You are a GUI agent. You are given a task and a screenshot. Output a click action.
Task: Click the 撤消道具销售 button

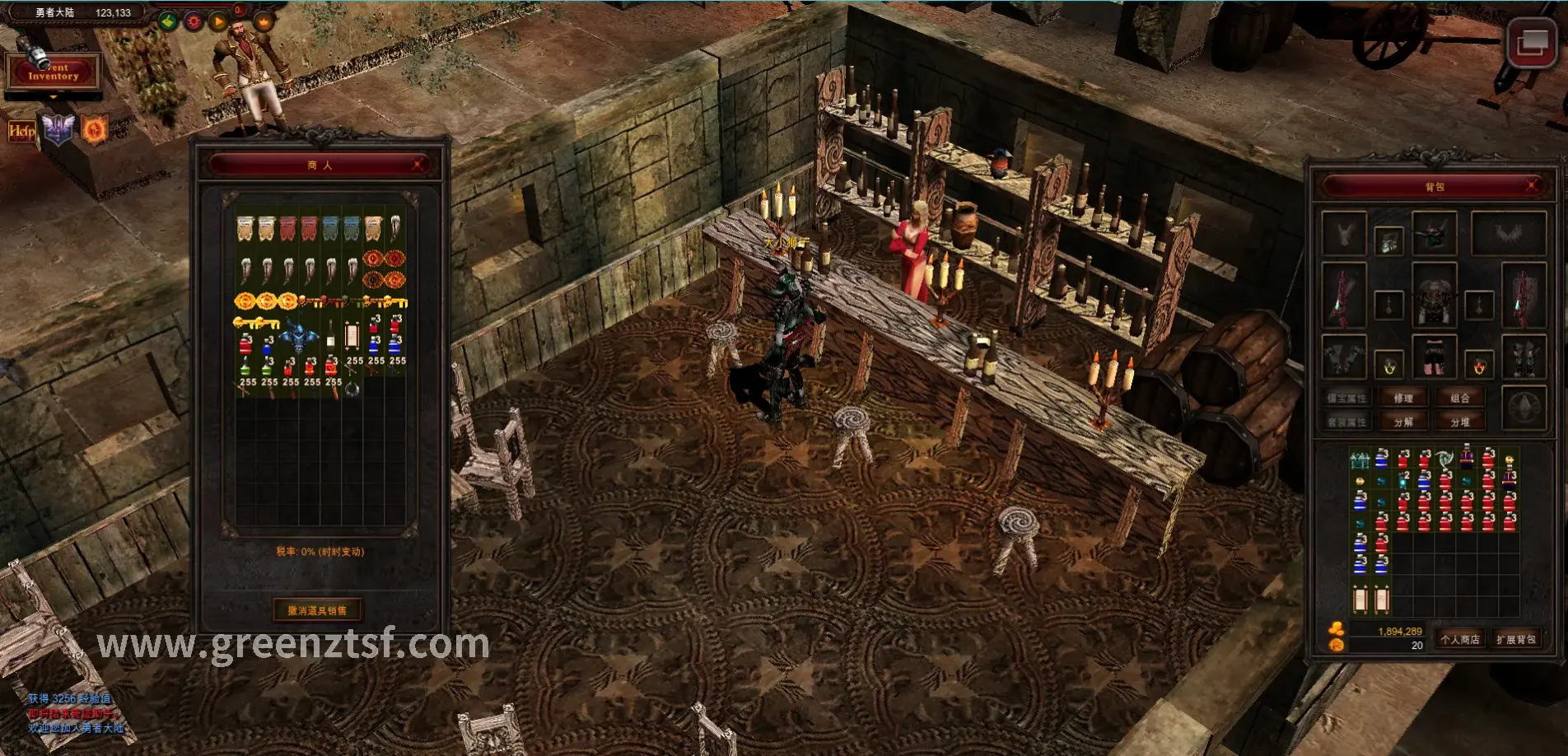[317, 610]
